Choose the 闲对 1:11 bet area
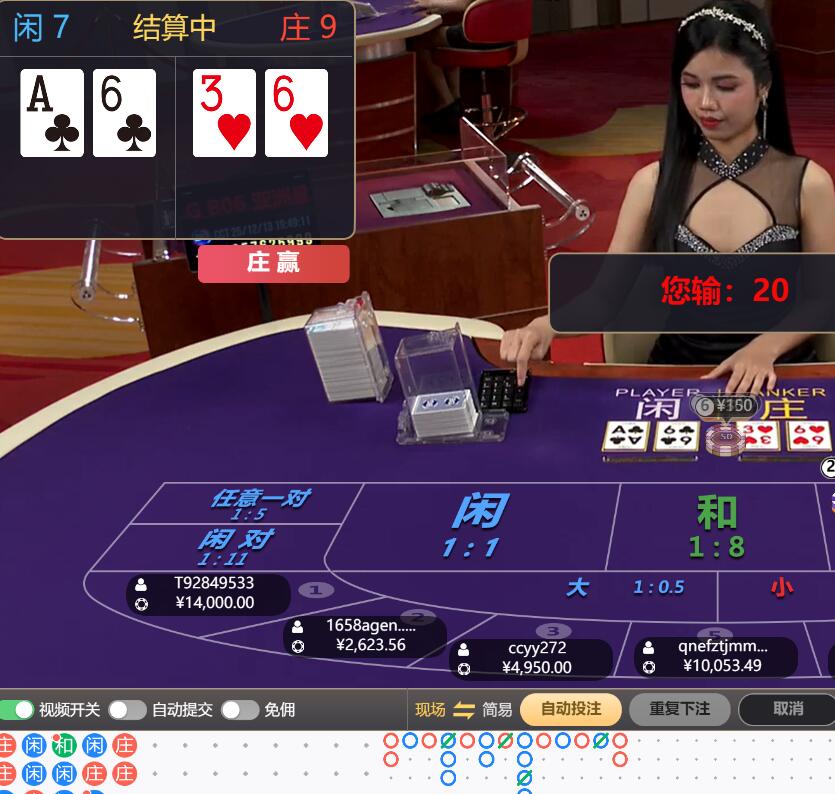The image size is (835, 794). coord(235,546)
